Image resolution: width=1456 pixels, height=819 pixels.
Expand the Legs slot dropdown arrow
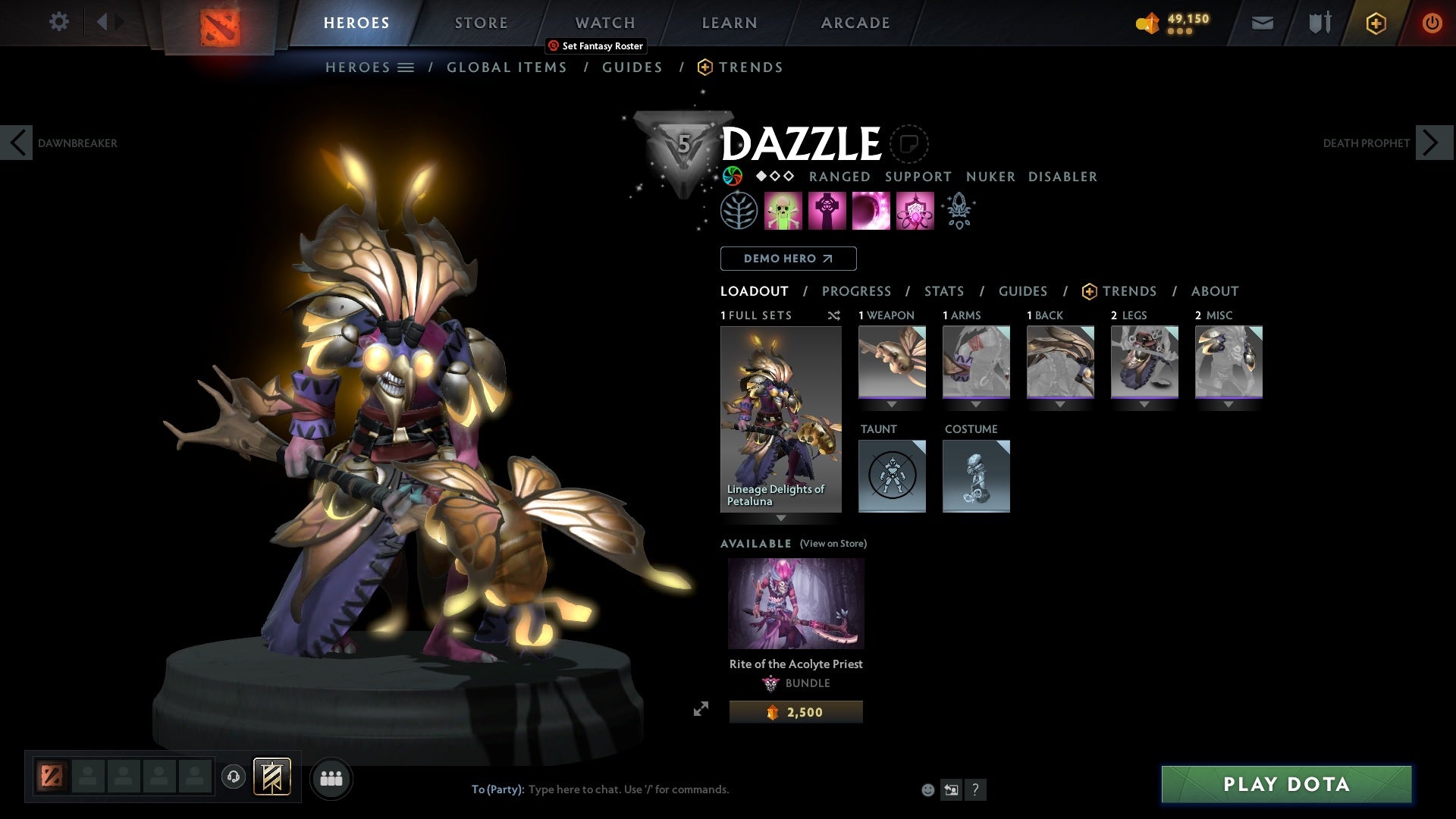tap(1145, 404)
